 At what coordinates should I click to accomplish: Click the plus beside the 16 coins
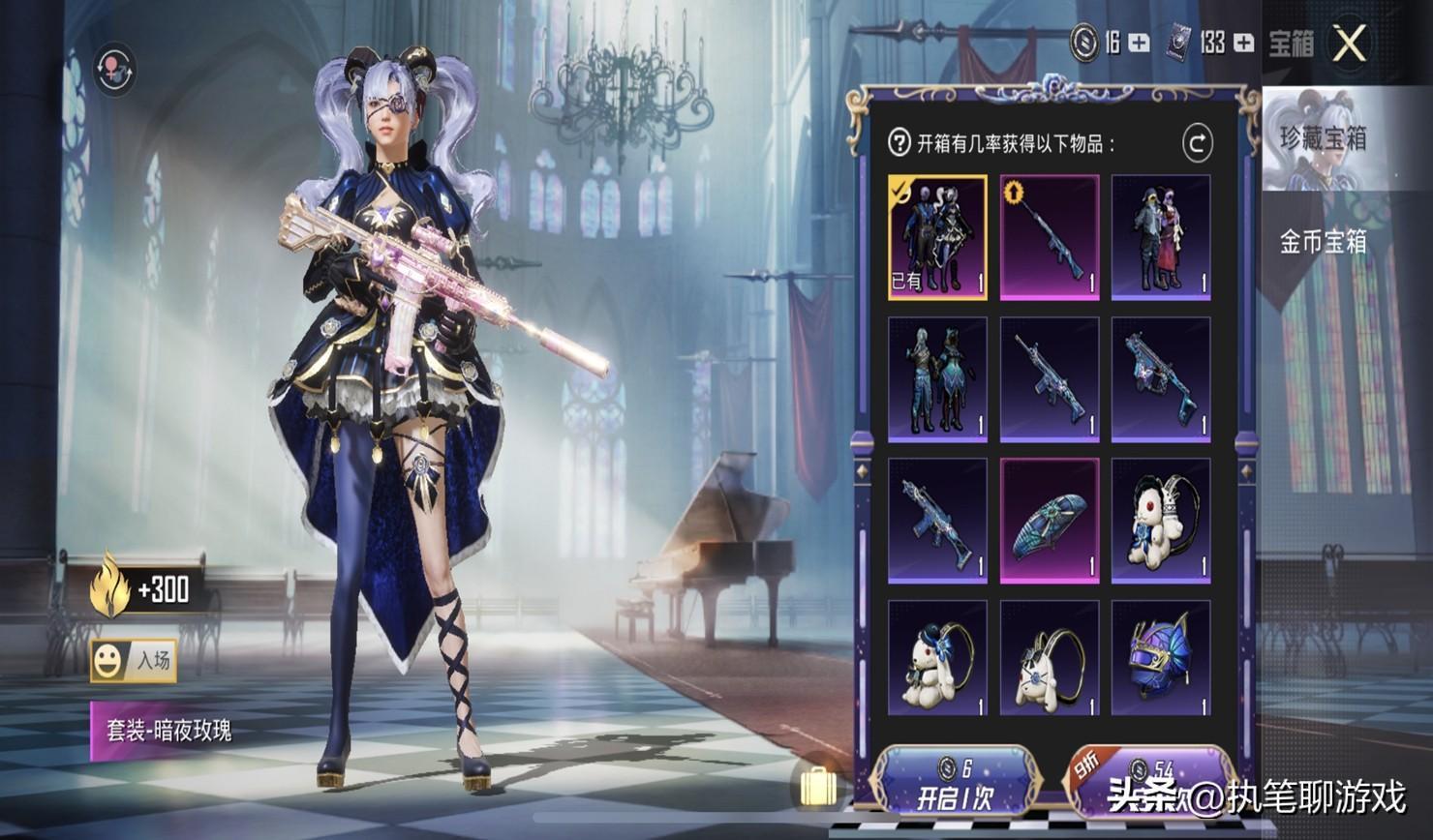pos(1139,43)
